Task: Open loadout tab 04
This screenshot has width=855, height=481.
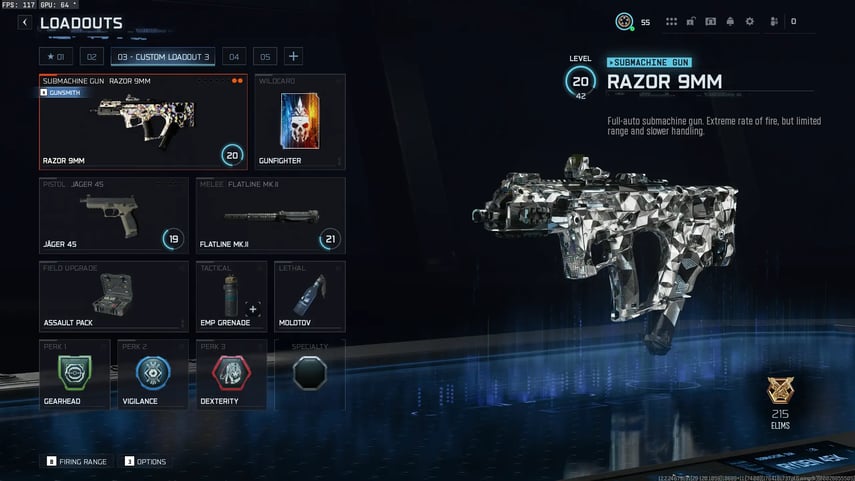Action: [233, 56]
